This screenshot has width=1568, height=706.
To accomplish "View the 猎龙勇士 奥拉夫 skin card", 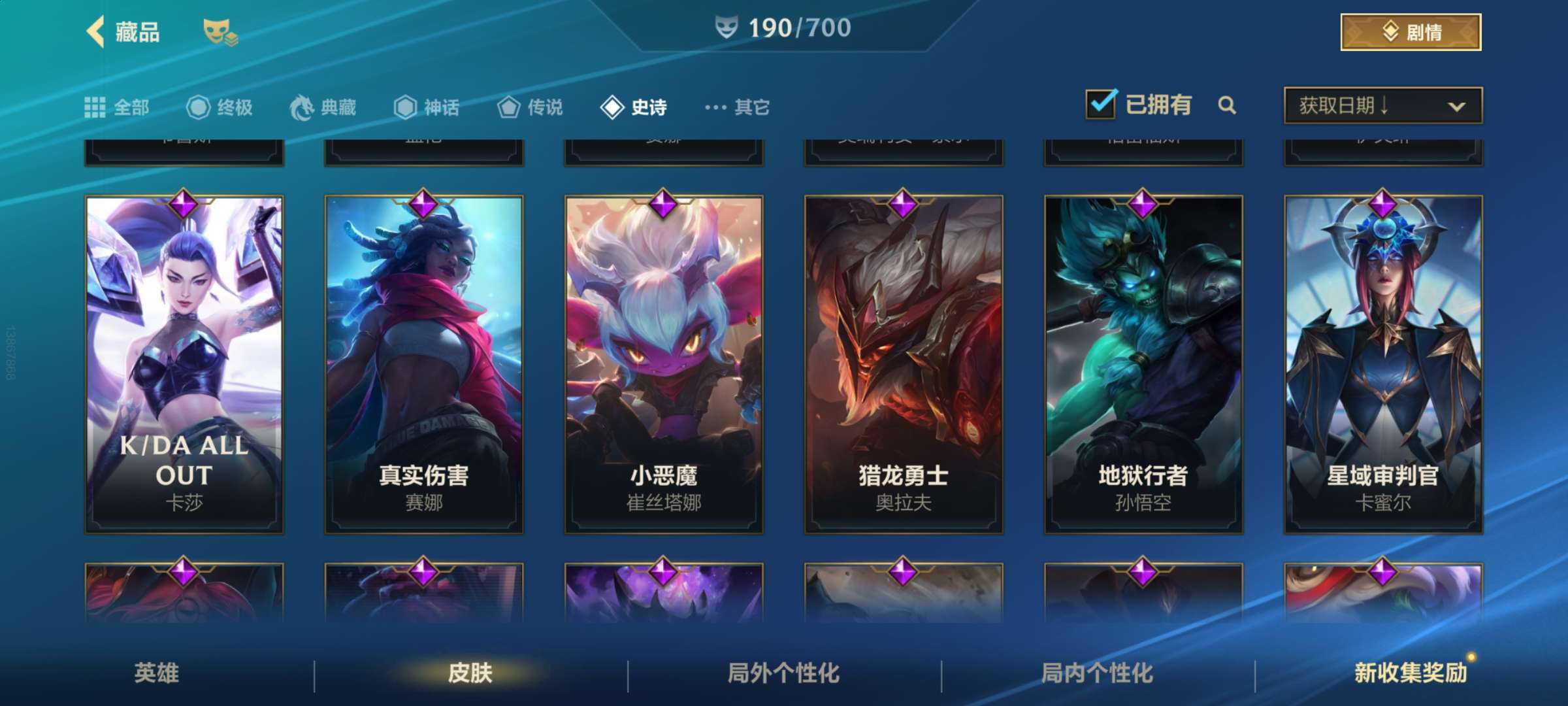I will [904, 364].
